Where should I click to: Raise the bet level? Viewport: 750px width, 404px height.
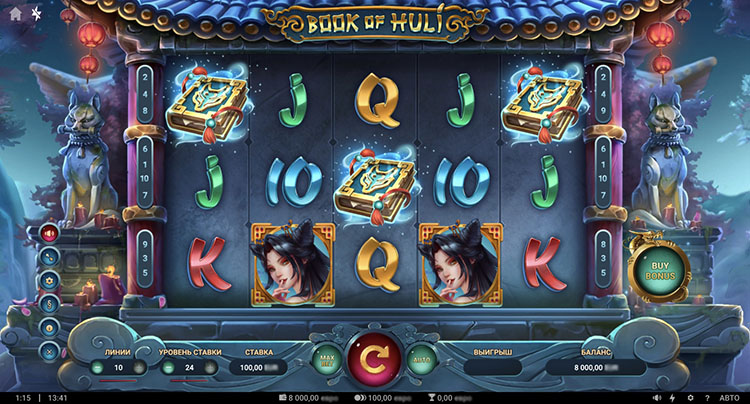pos(211,368)
